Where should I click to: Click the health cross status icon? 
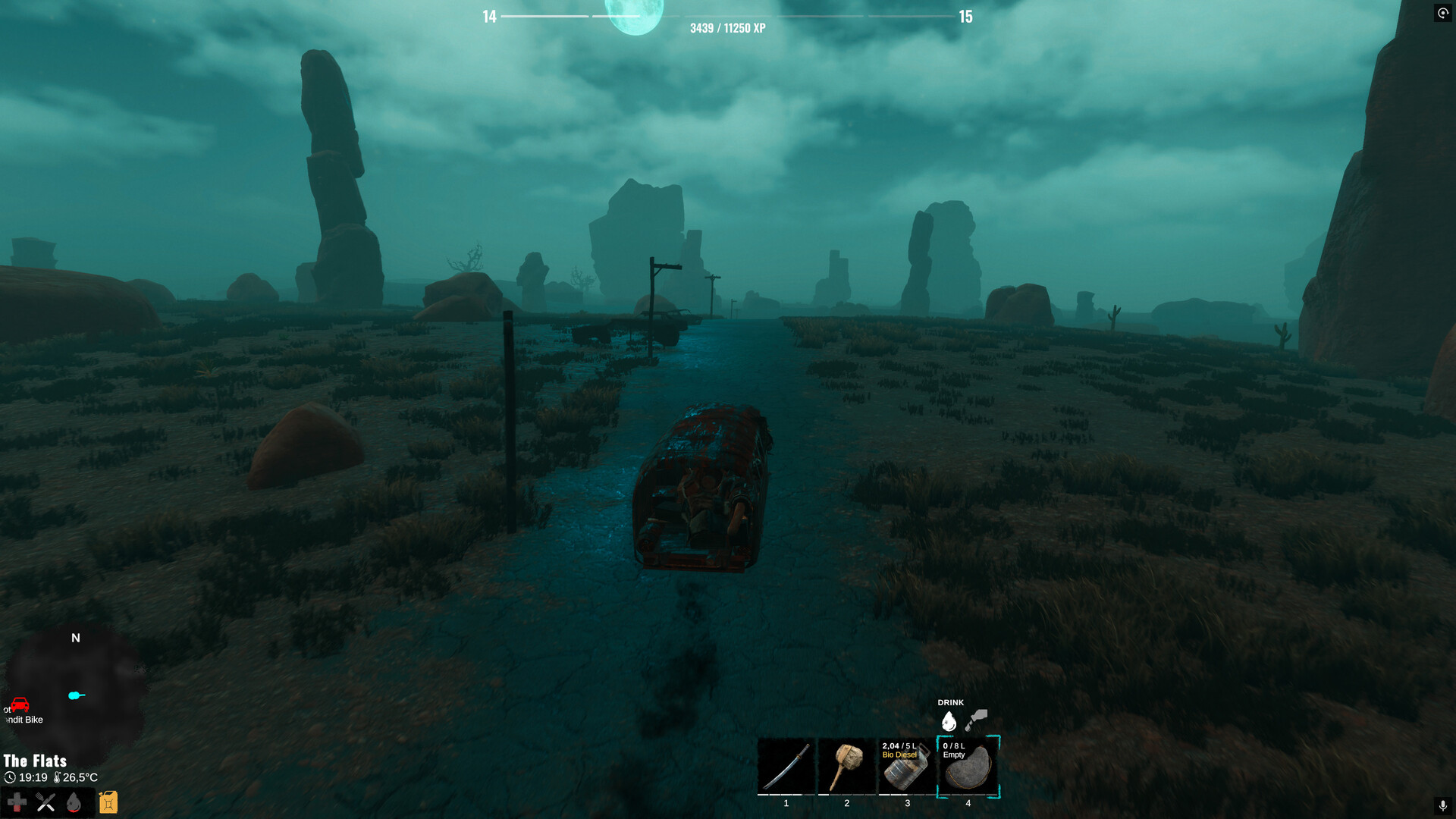tap(17, 802)
